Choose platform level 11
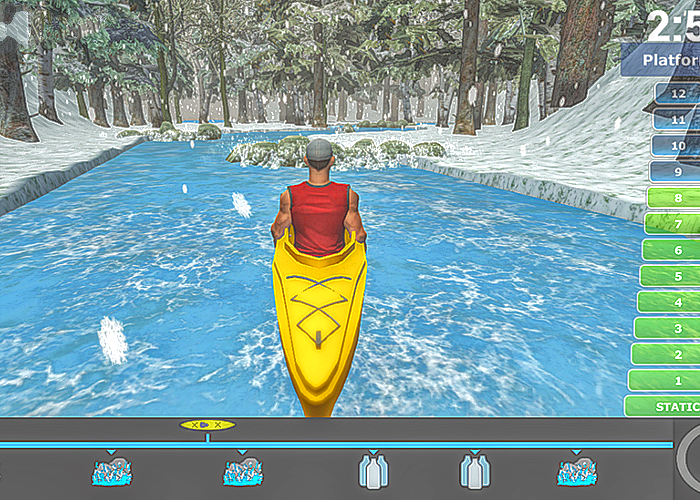Screen dimensions: 700x500 (678, 119)
